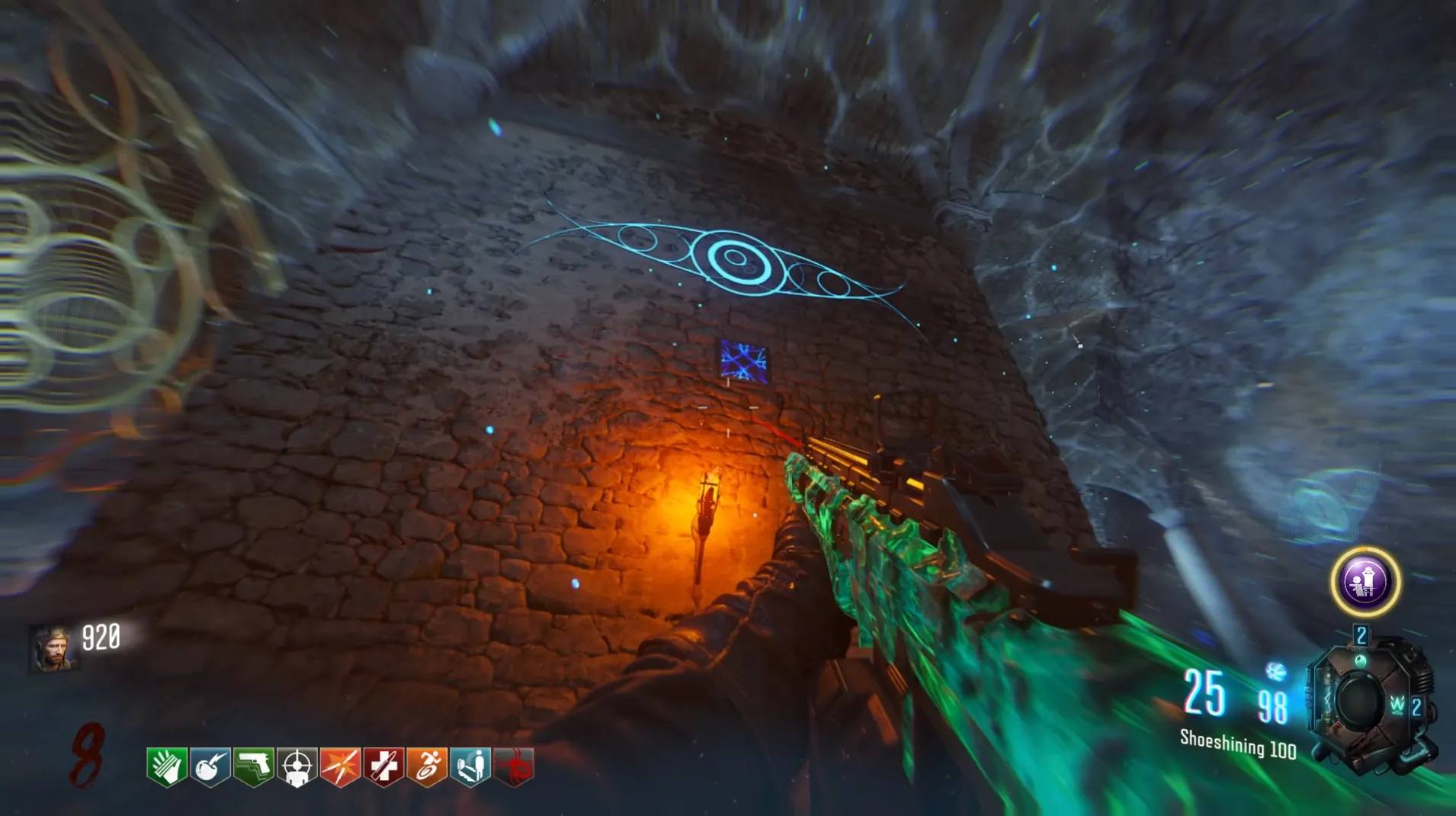Select the red cross Juggernog perk
Screen dimensions: 1456x816
(x=384, y=766)
